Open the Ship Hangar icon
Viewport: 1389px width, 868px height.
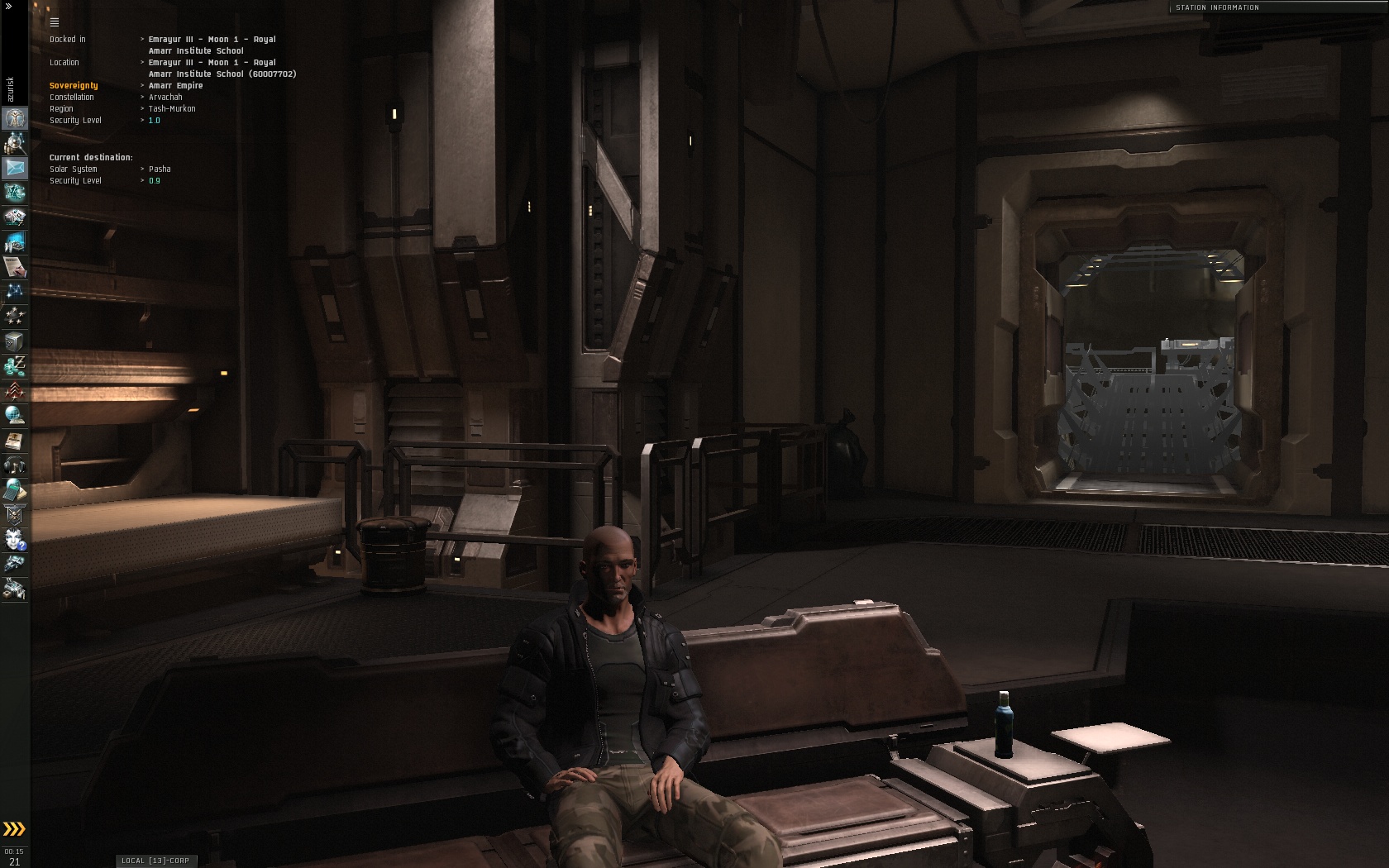click(15, 565)
